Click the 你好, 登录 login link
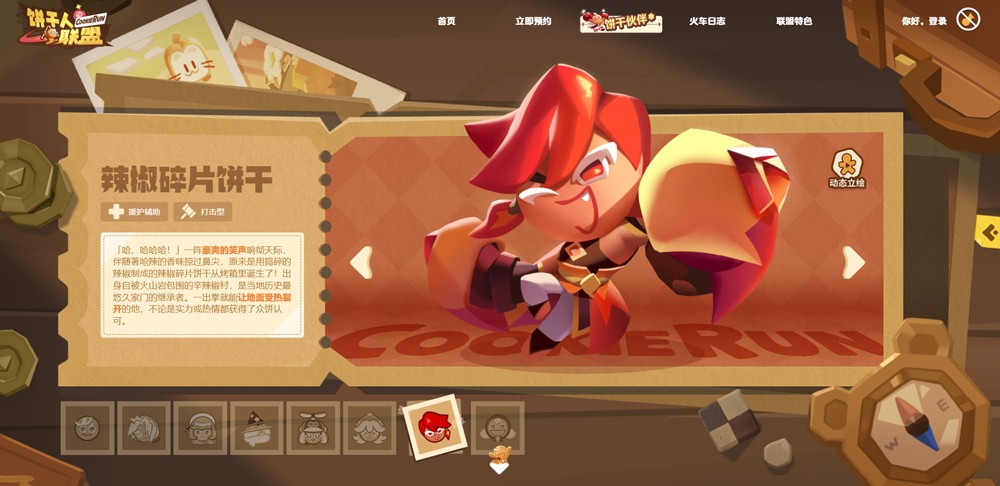The image size is (1000, 486). (x=924, y=21)
